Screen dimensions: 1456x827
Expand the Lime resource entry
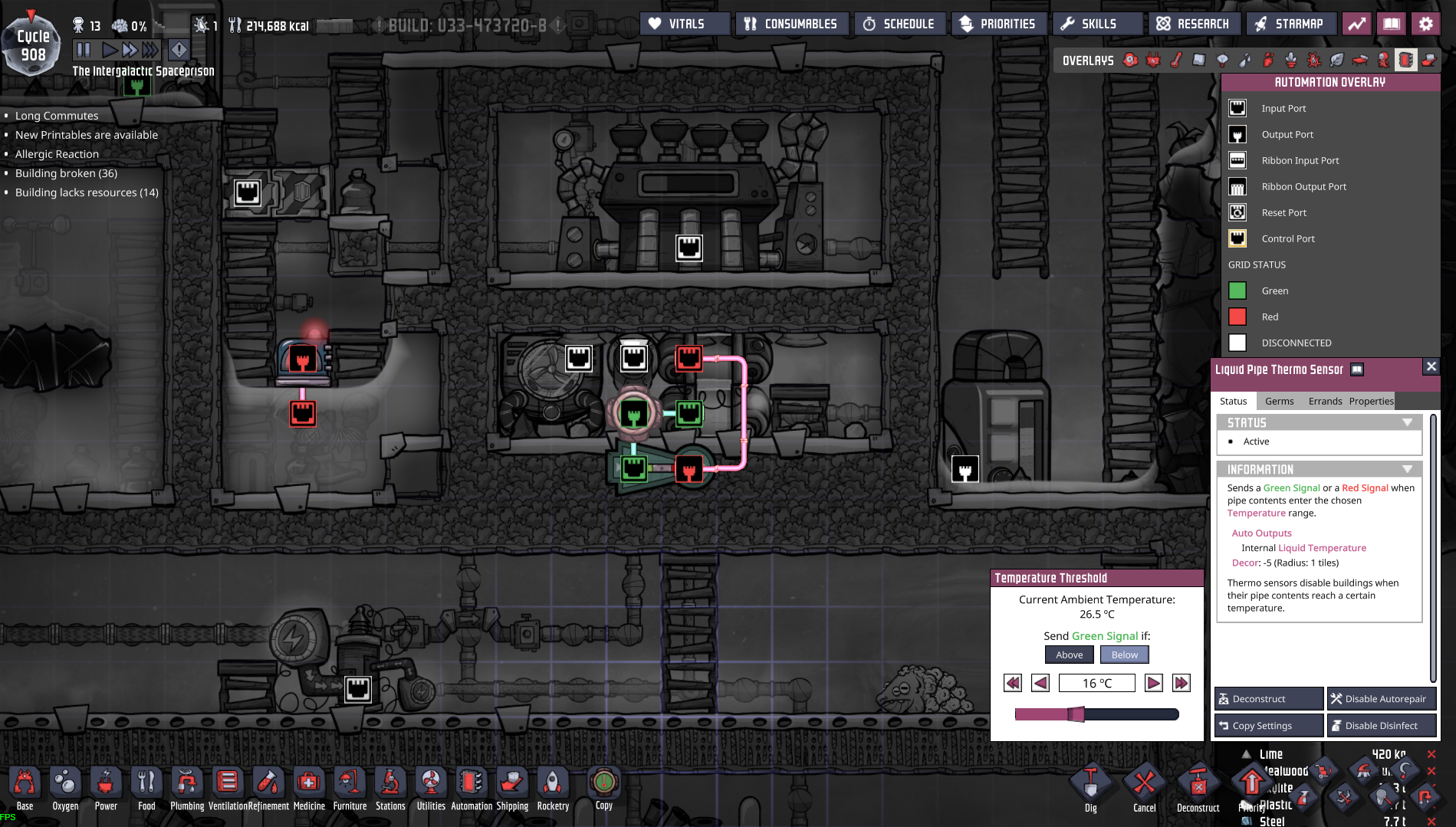tap(1246, 754)
